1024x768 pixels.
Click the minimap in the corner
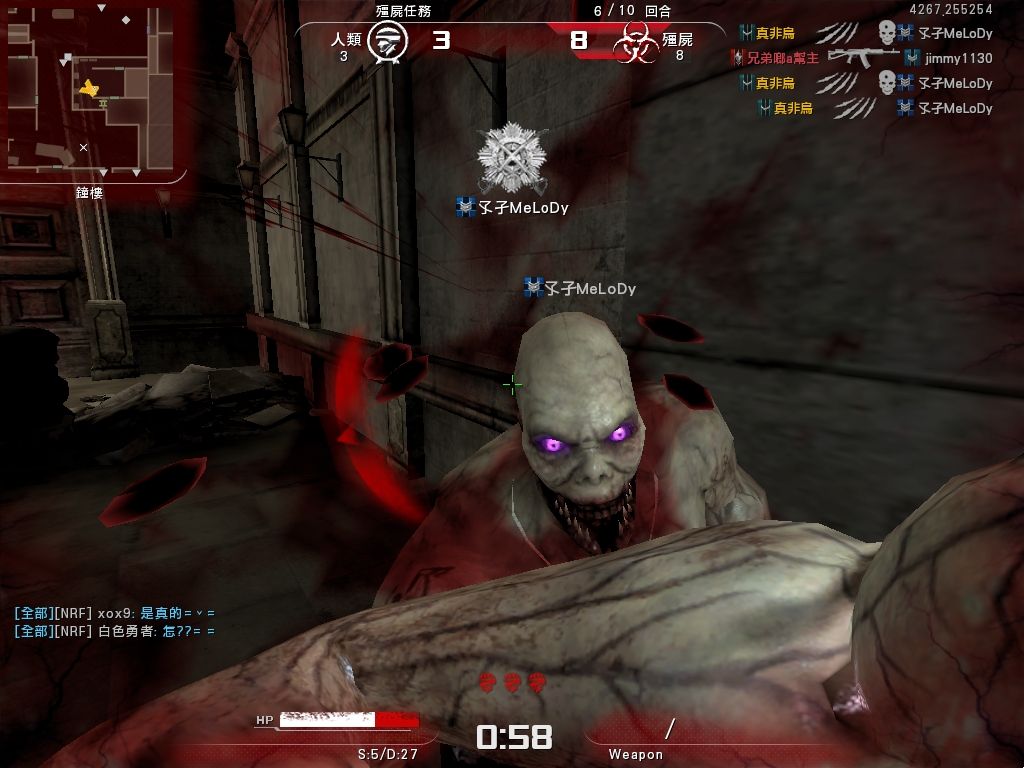click(x=91, y=89)
